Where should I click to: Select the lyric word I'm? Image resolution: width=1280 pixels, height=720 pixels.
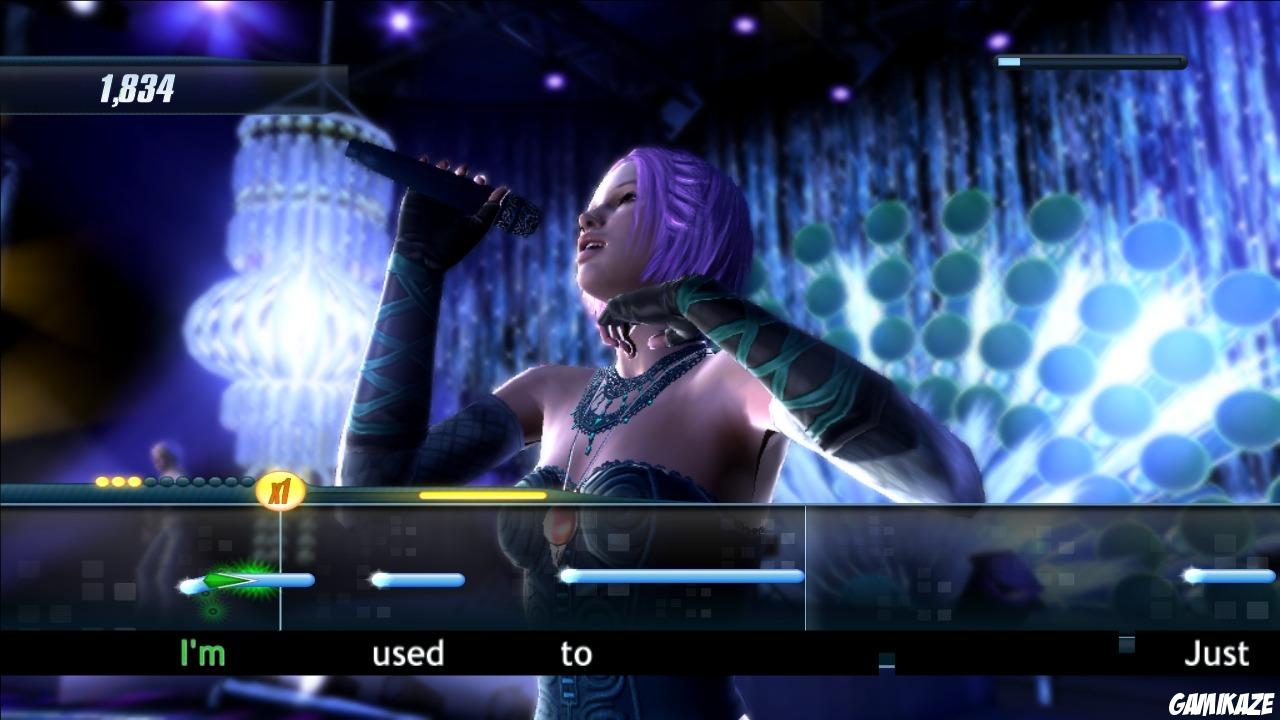[x=199, y=655]
